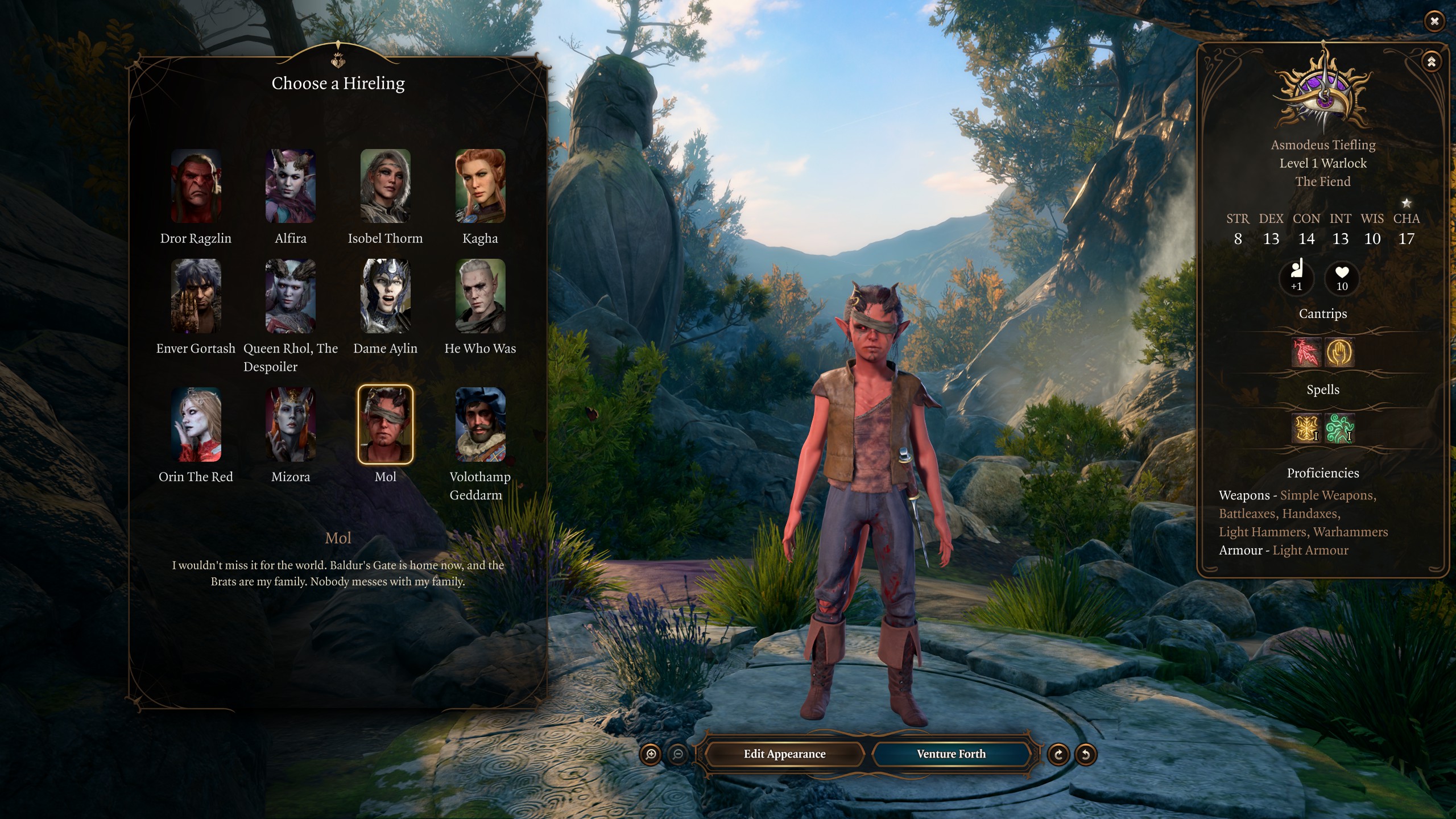Choose Alfira as hireling

coord(290,185)
